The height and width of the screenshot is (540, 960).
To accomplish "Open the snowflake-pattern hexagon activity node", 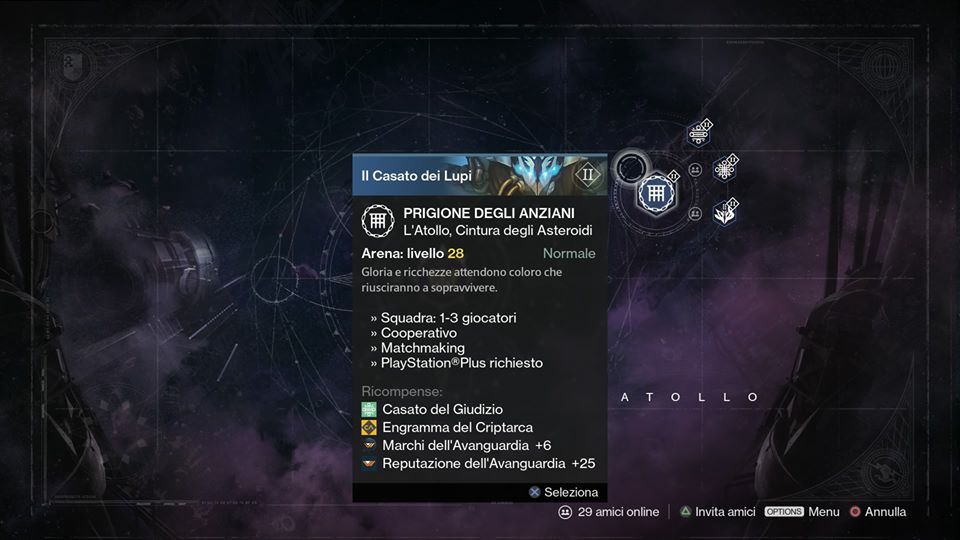I will pos(724,169).
